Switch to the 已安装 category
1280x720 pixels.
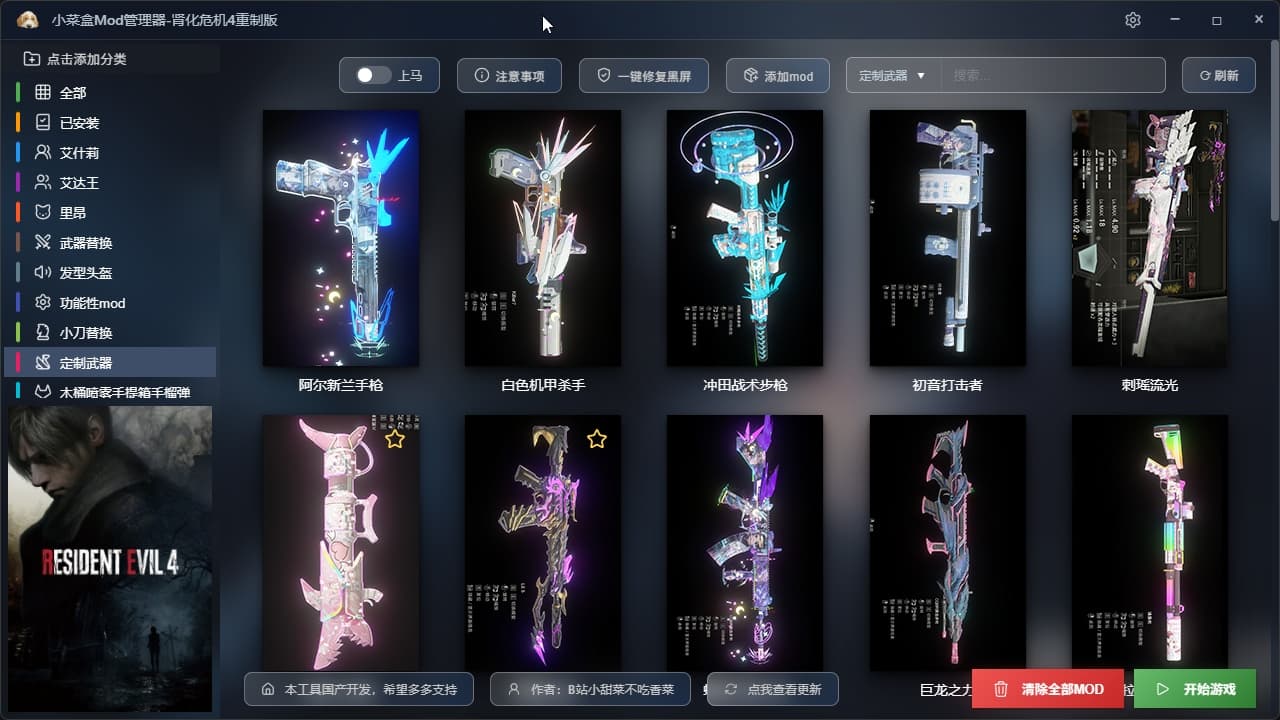point(79,123)
